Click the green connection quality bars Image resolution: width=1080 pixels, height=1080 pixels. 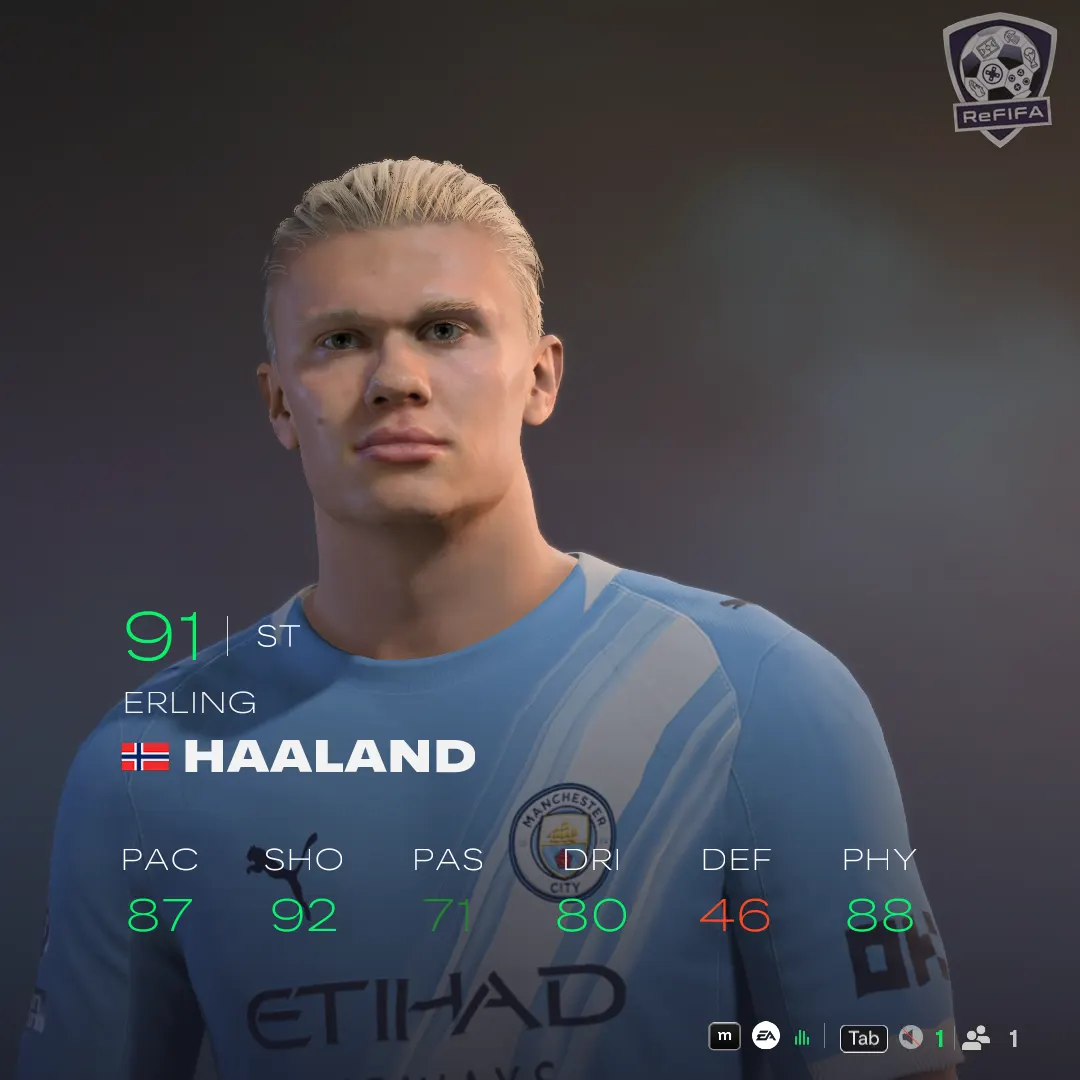(801, 1038)
